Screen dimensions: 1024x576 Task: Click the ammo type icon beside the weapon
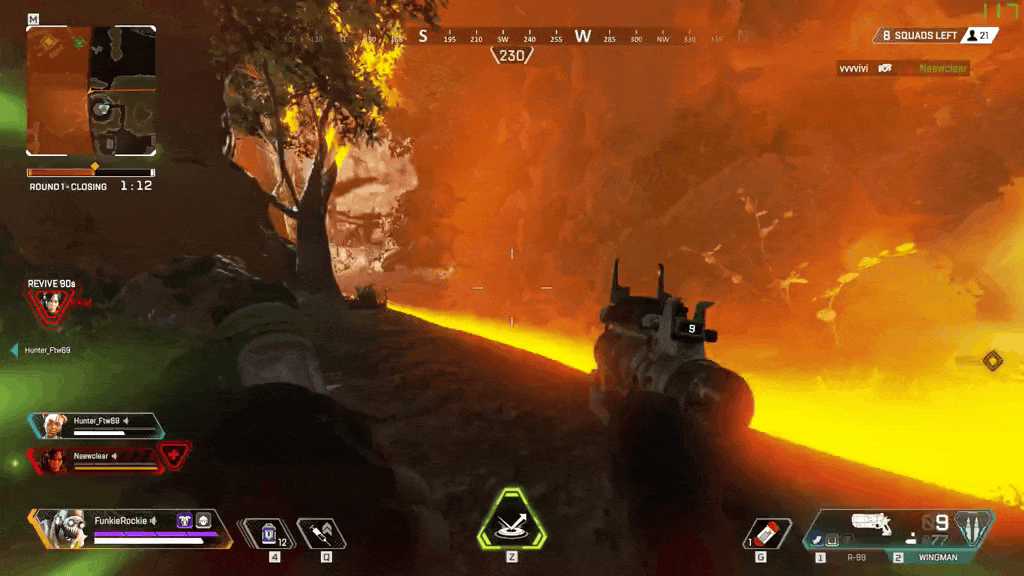971,526
